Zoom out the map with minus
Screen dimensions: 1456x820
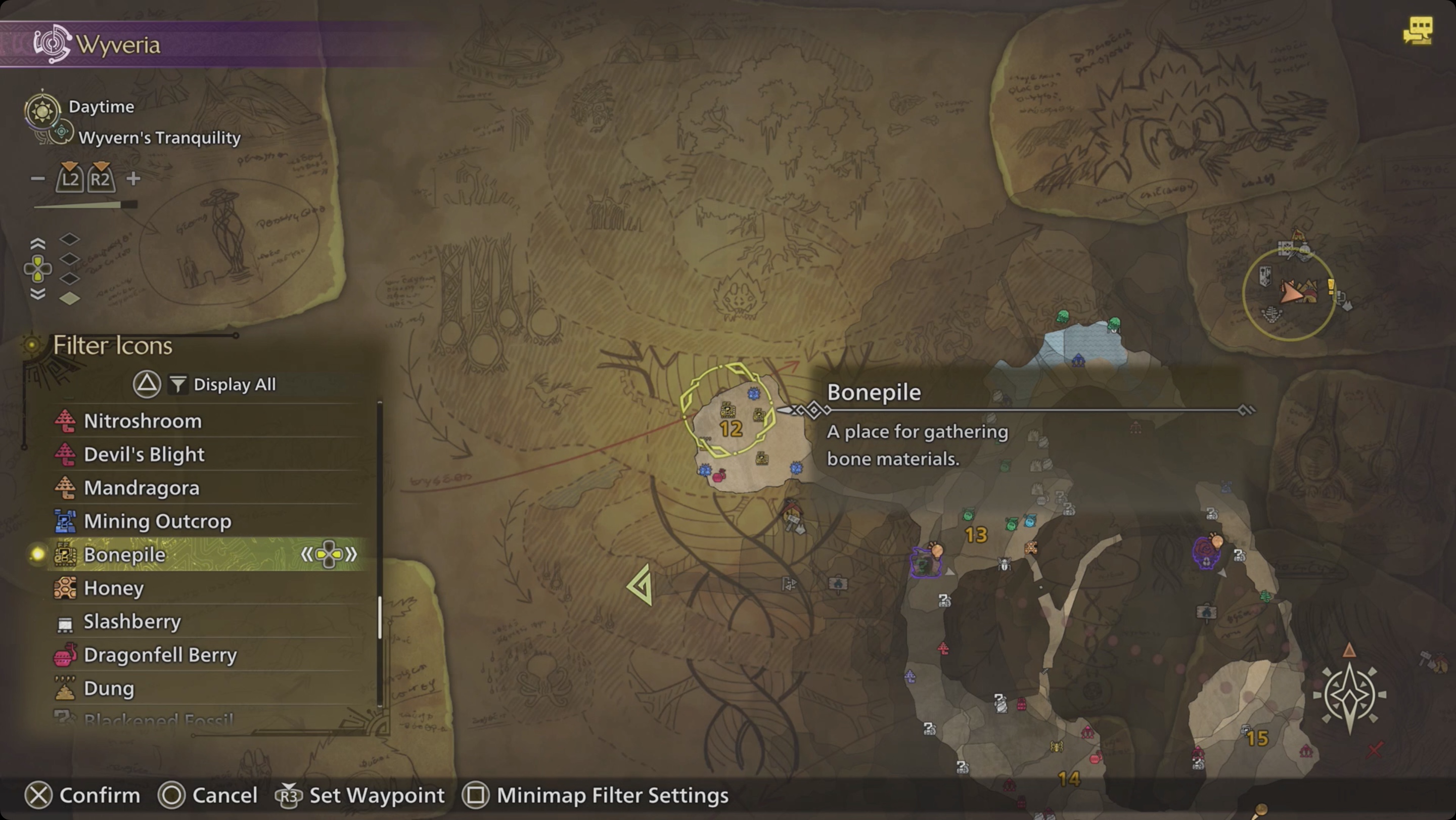(x=38, y=179)
